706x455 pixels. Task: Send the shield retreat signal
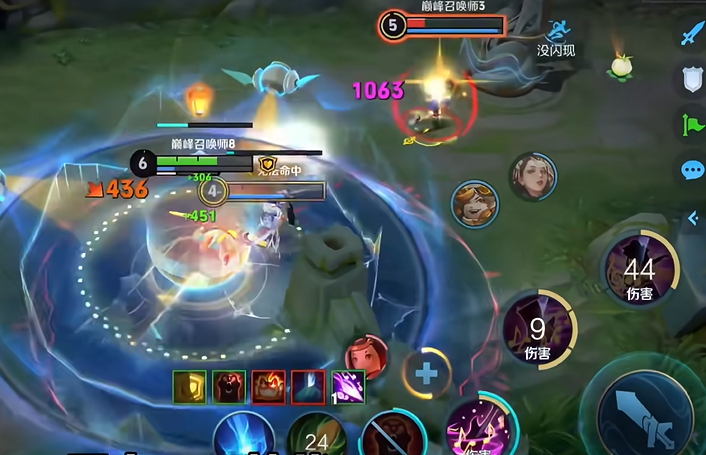[x=692, y=78]
